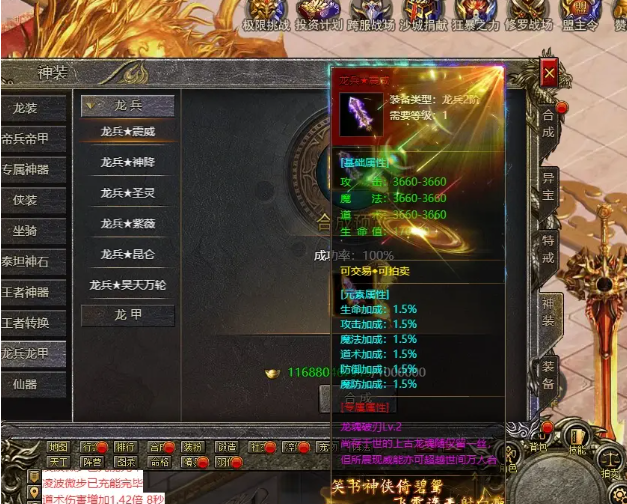Image resolution: width=627 pixels, height=504 pixels.
Task: Expand the 龙甲 group header
Action: point(128,316)
